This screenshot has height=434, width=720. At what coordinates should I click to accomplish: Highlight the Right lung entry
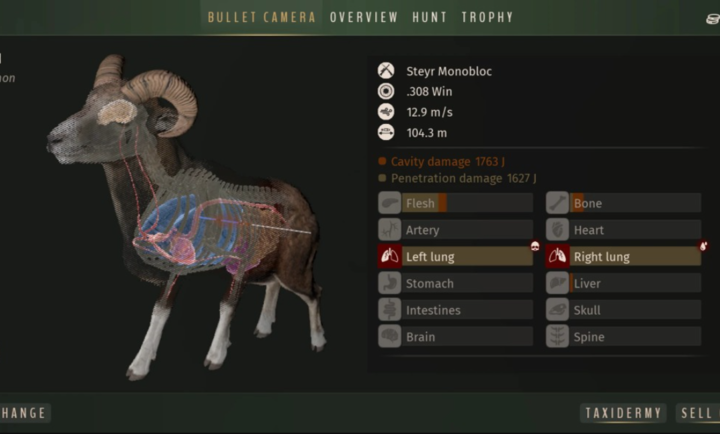tap(623, 257)
